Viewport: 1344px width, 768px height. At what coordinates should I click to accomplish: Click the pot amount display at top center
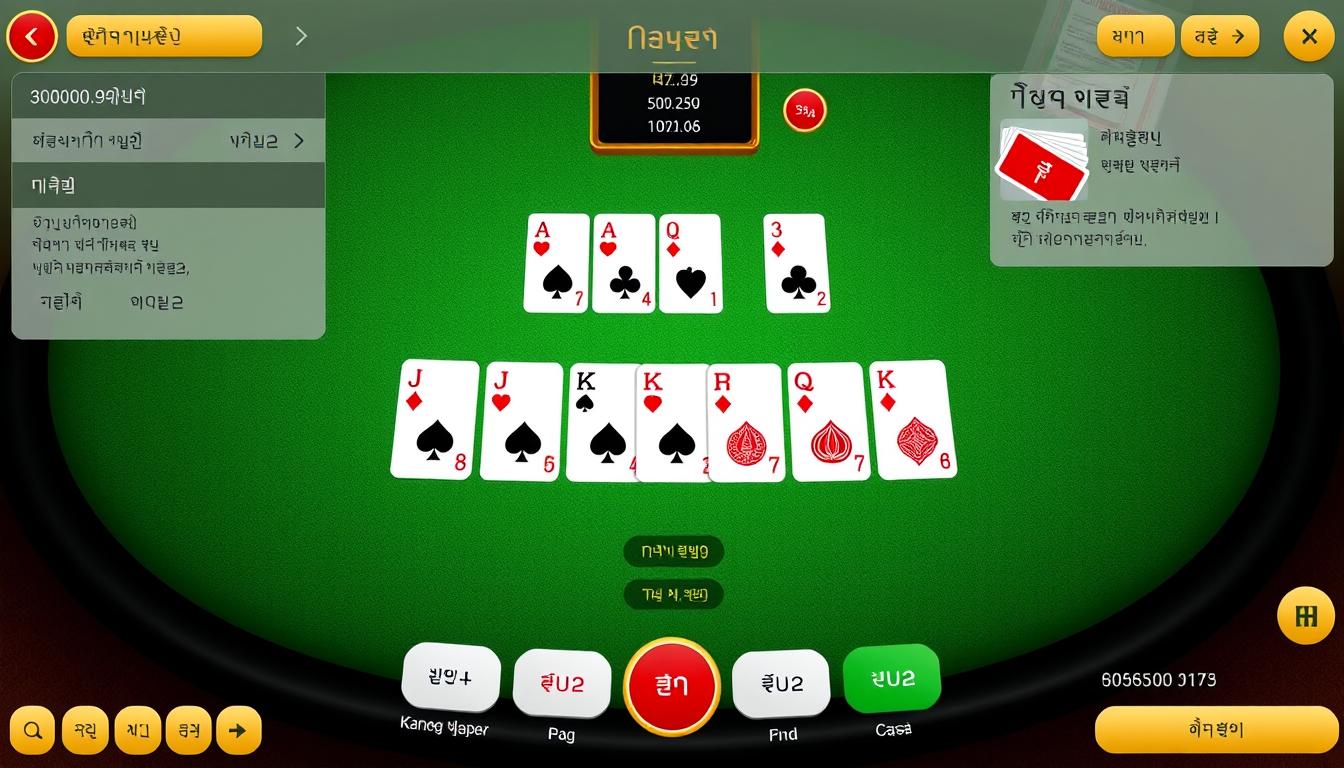point(673,103)
